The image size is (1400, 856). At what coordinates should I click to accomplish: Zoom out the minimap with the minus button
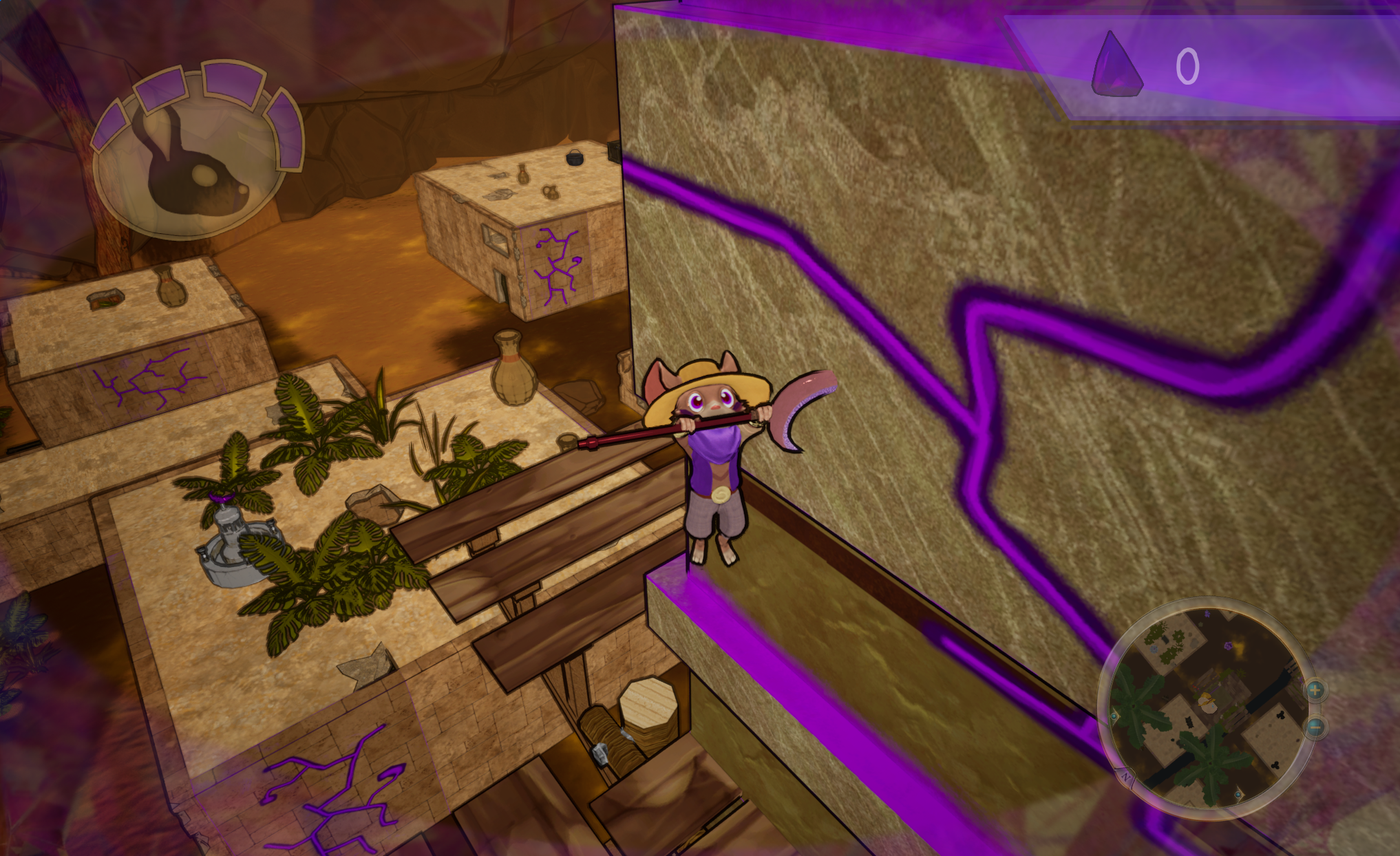tap(1315, 726)
